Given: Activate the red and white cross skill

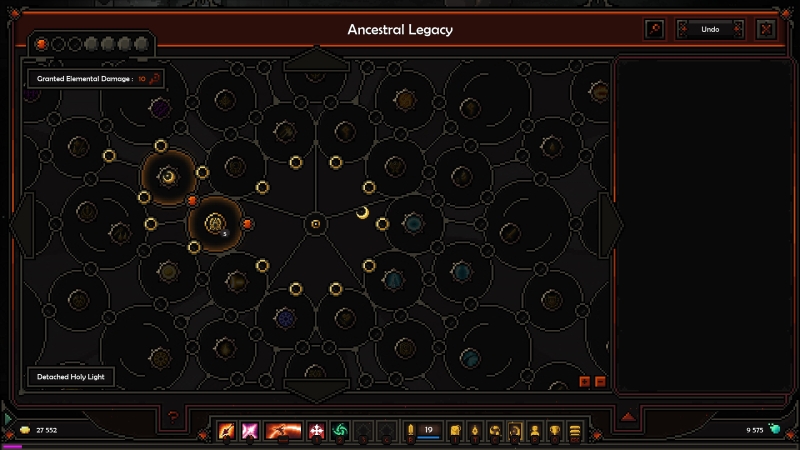Looking at the screenshot, I should tap(318, 431).
